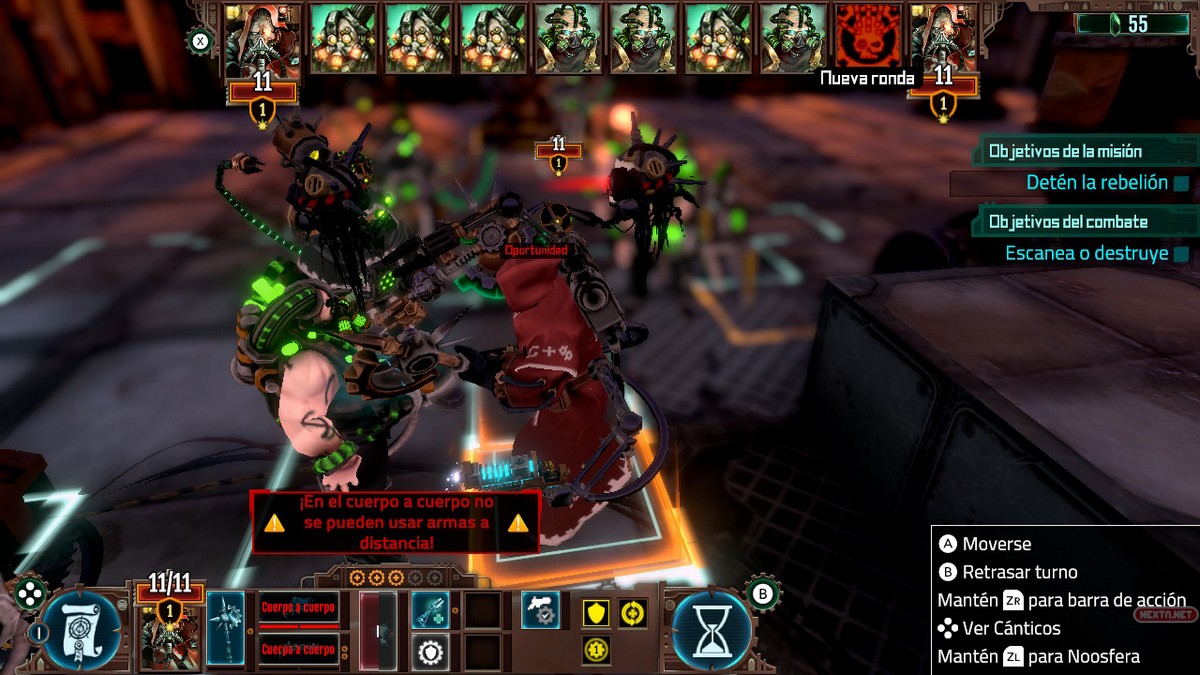
Task: Activate the white gear shield ability
Action: (x=430, y=652)
